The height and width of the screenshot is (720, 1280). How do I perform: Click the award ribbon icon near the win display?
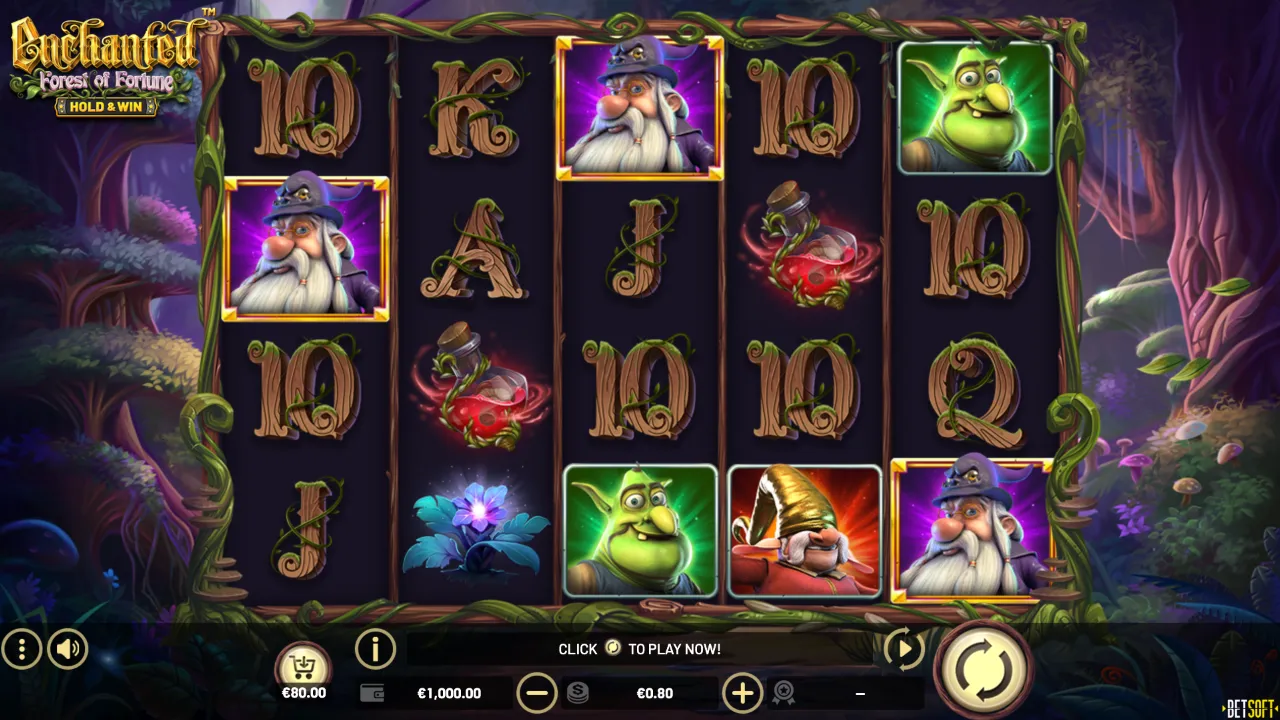(786, 693)
